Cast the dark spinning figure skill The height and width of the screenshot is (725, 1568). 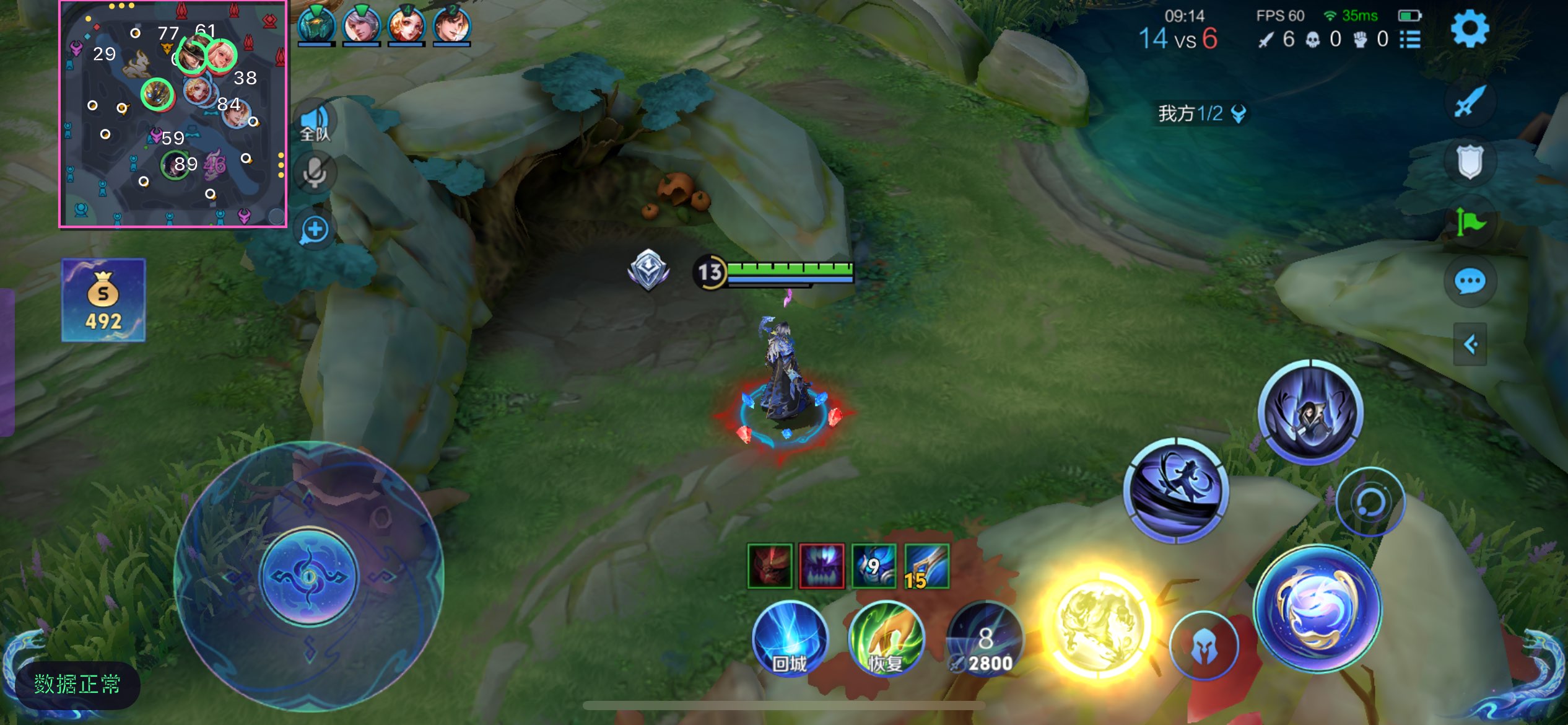pyautogui.click(x=1176, y=490)
